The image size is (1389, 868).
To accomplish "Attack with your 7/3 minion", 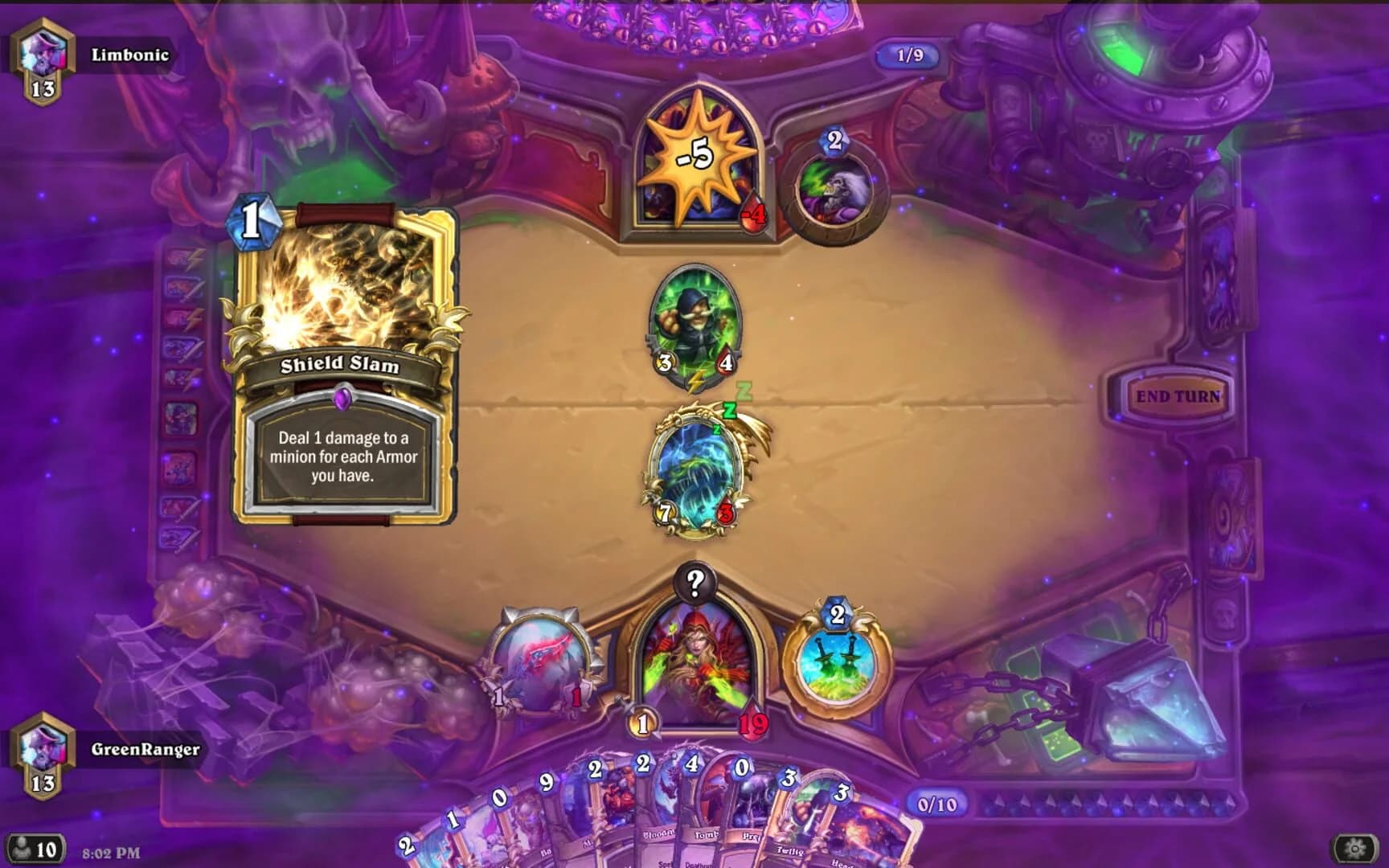I will tap(696, 470).
